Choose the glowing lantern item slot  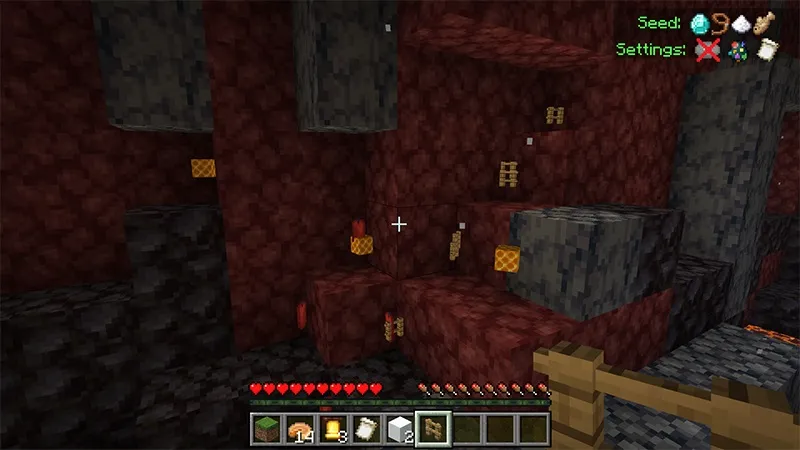click(x=332, y=429)
